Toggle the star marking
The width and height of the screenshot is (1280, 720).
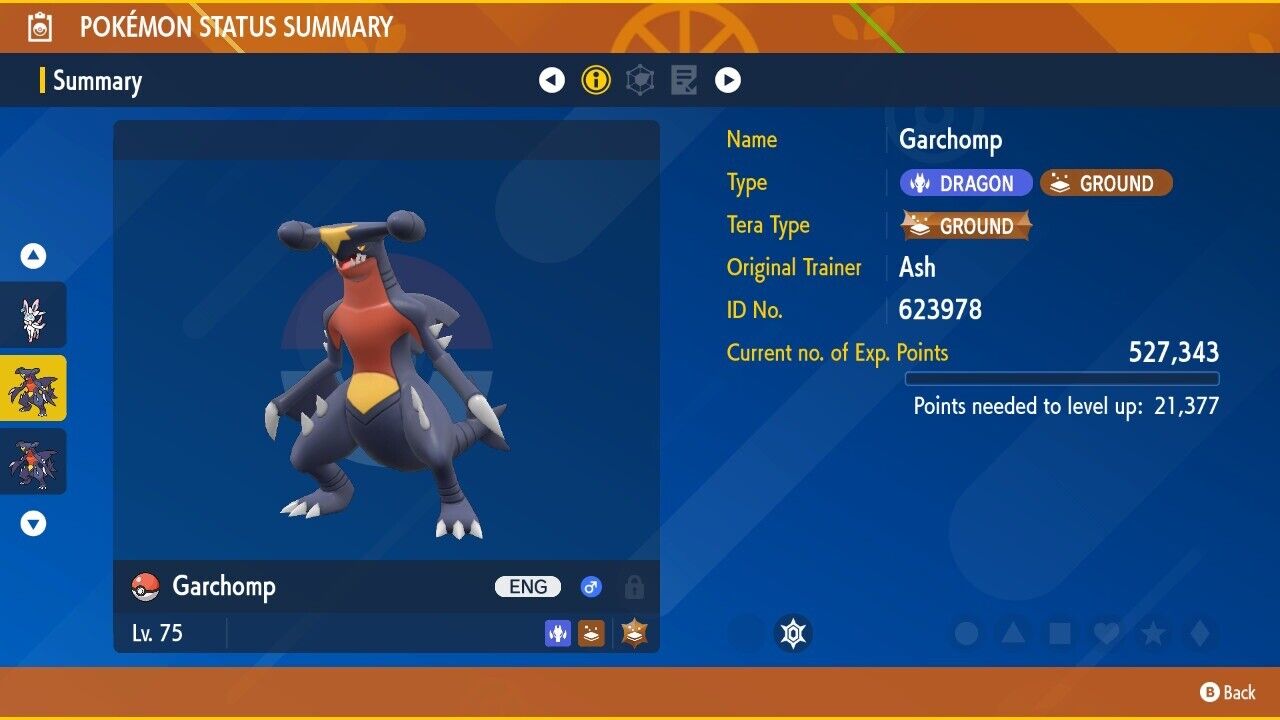tap(1153, 633)
